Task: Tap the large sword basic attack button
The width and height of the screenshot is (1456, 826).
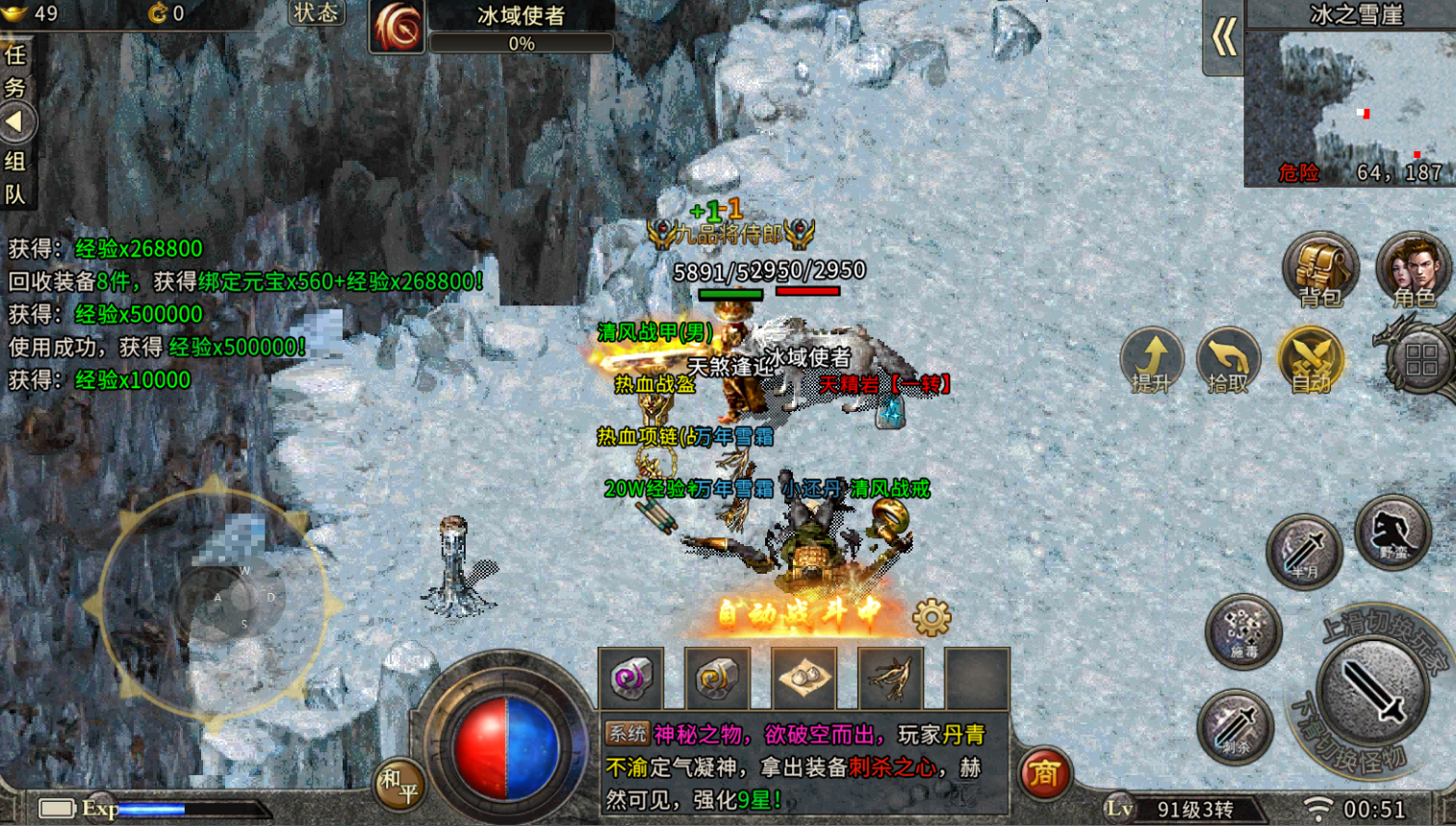Action: 1373,690
